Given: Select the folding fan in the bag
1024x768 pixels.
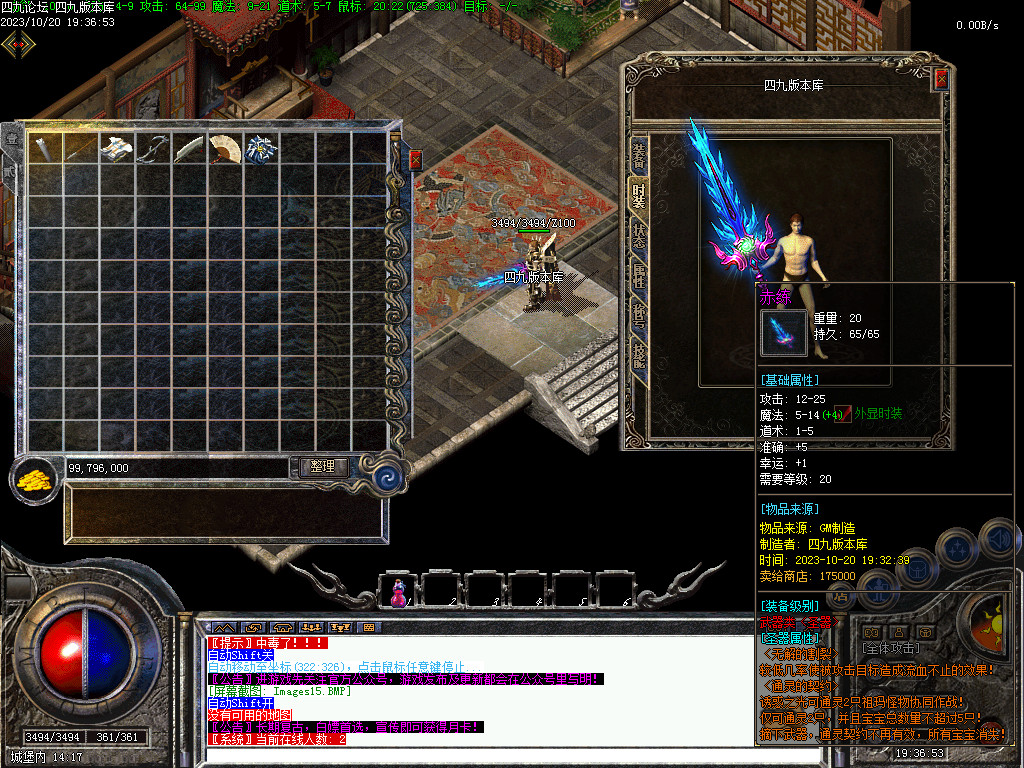Looking at the screenshot, I should tap(225, 149).
